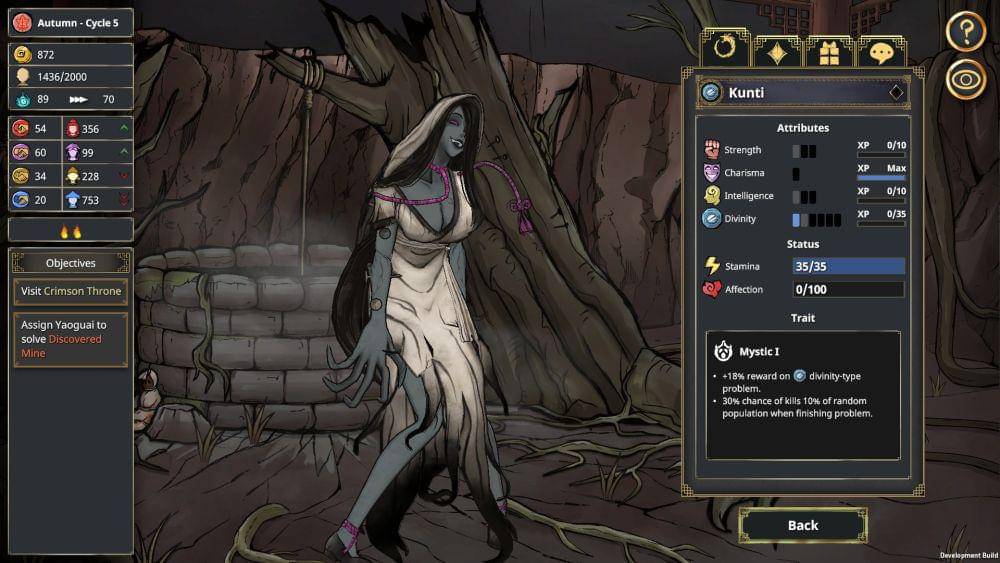Select the Mystic I trait box
The image size is (1000, 563).
click(803, 394)
